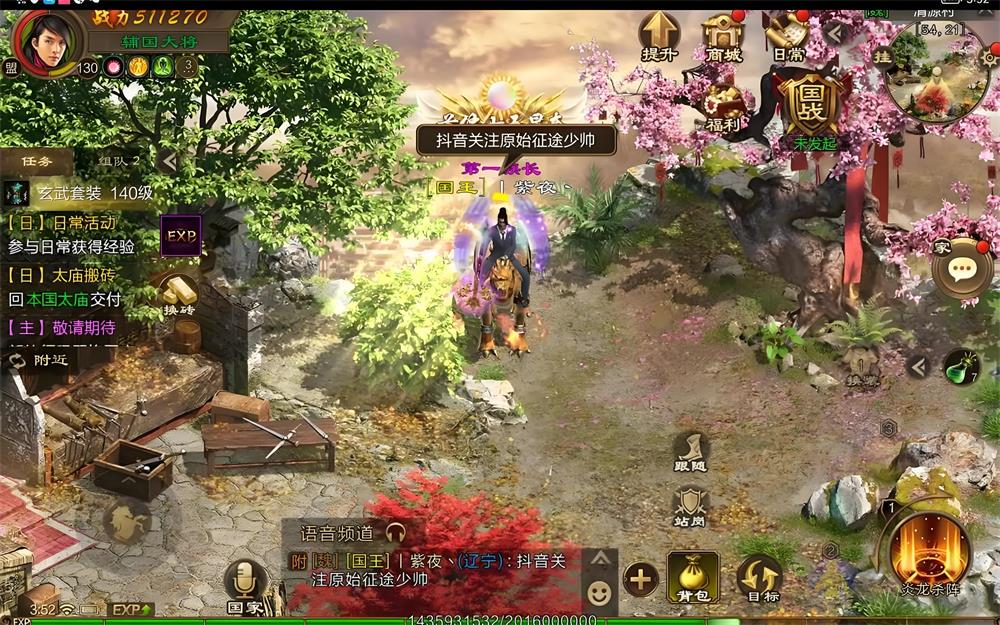Viewport: 1000px width, 625px height.
Task: Open the 商城 shop
Action: coord(723,36)
